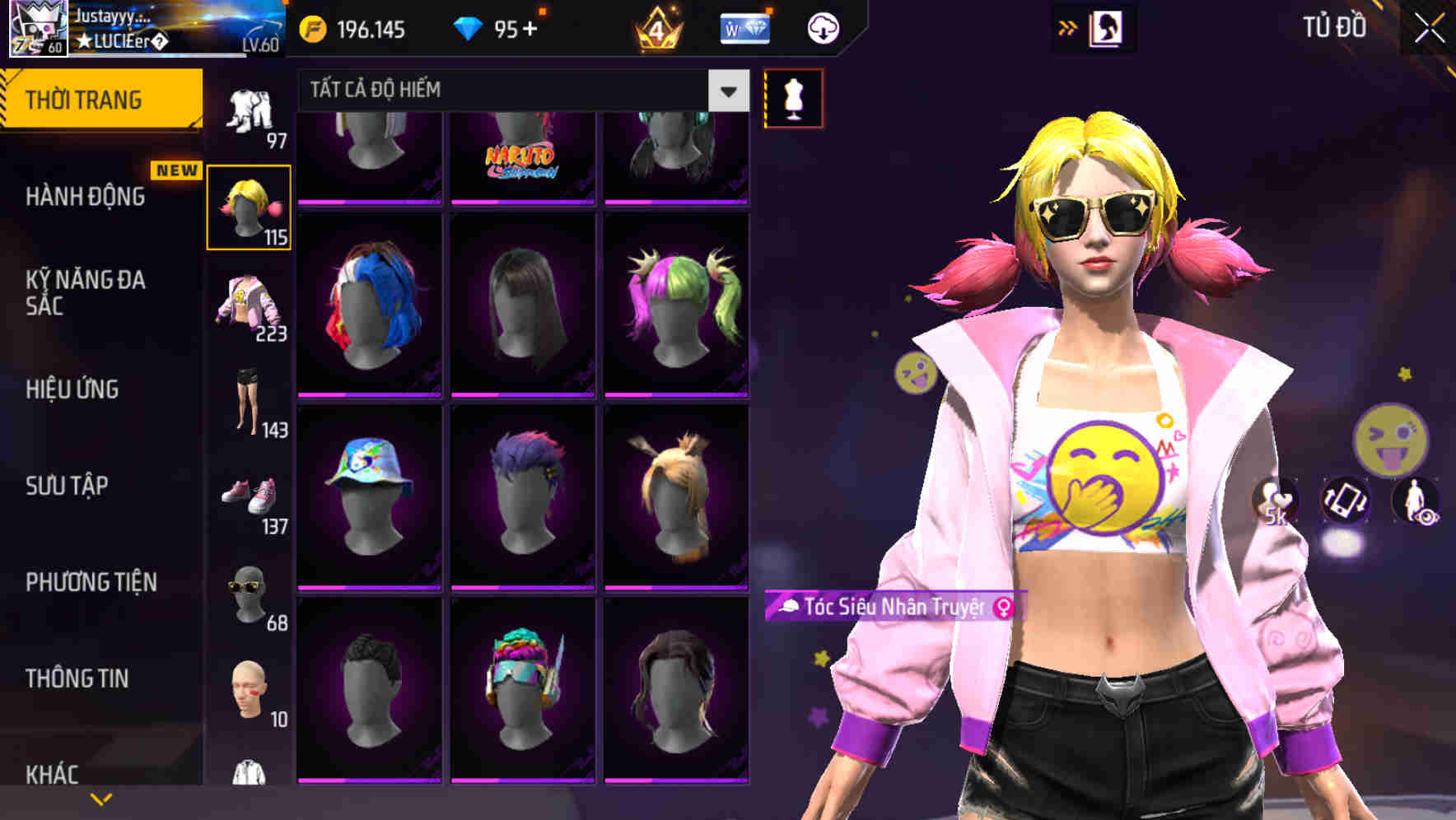Collapse the panel using the double-arrow icon
1456x820 pixels.
coord(1069,27)
